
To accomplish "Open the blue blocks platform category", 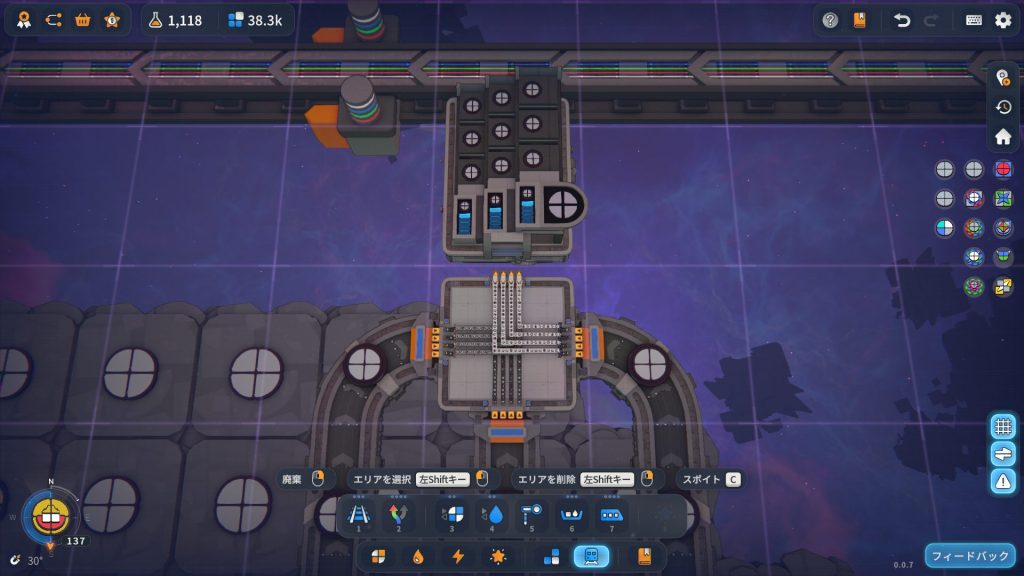I will coord(551,556).
